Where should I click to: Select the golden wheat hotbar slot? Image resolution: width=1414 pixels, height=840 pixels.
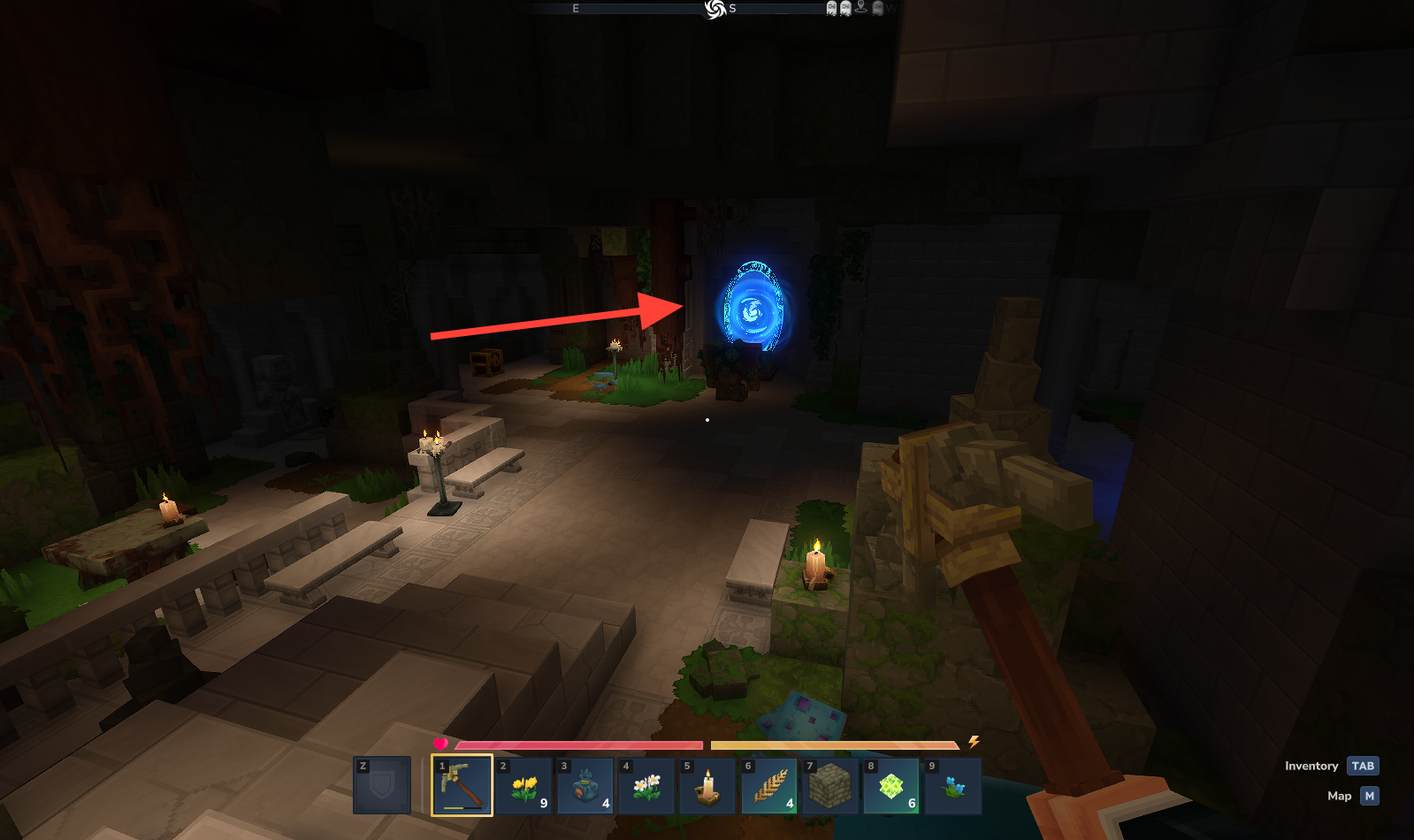pos(769,785)
